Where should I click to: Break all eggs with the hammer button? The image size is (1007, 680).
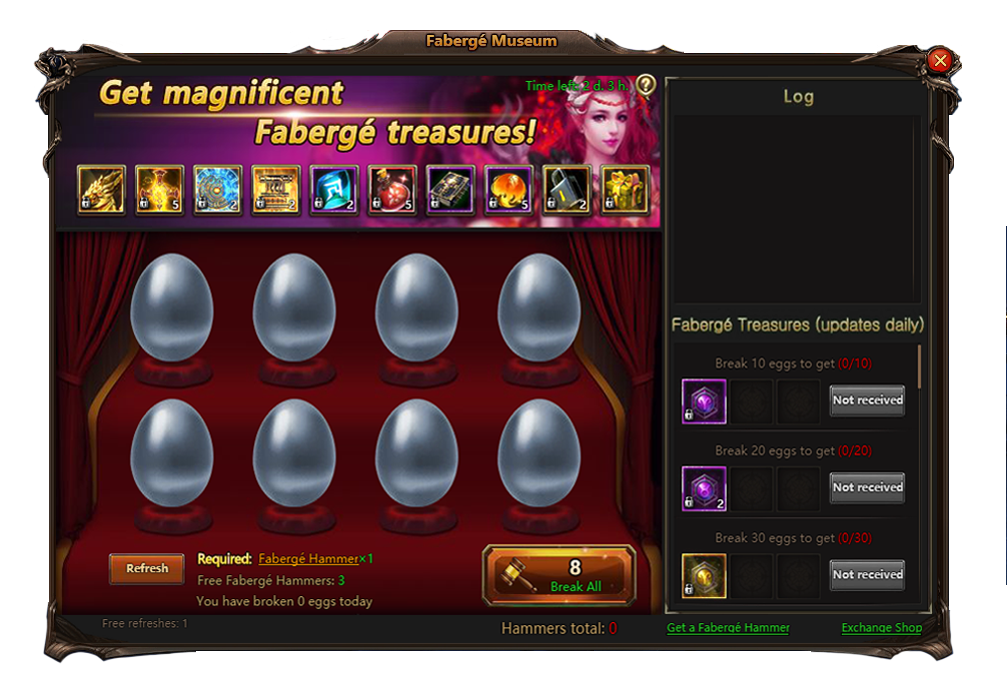(559, 575)
